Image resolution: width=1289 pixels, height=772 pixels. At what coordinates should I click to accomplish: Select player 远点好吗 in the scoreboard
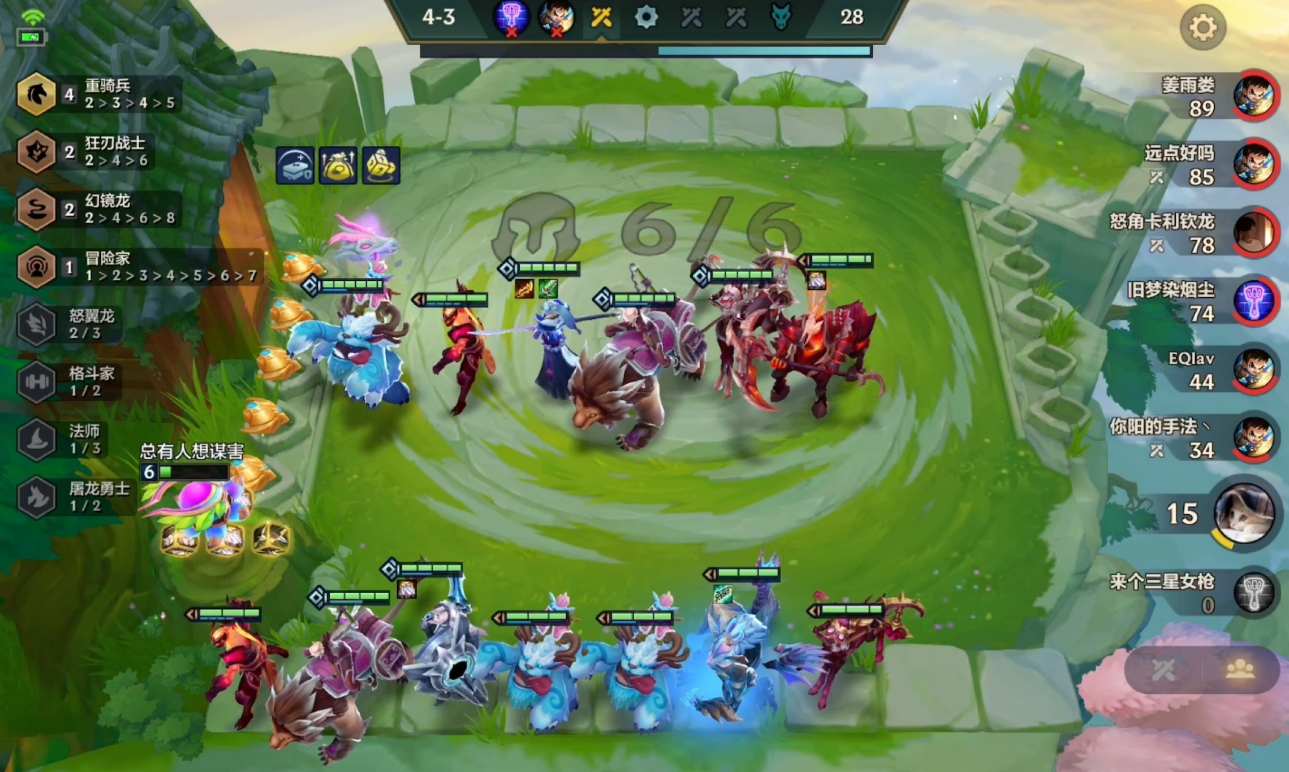coord(1254,164)
